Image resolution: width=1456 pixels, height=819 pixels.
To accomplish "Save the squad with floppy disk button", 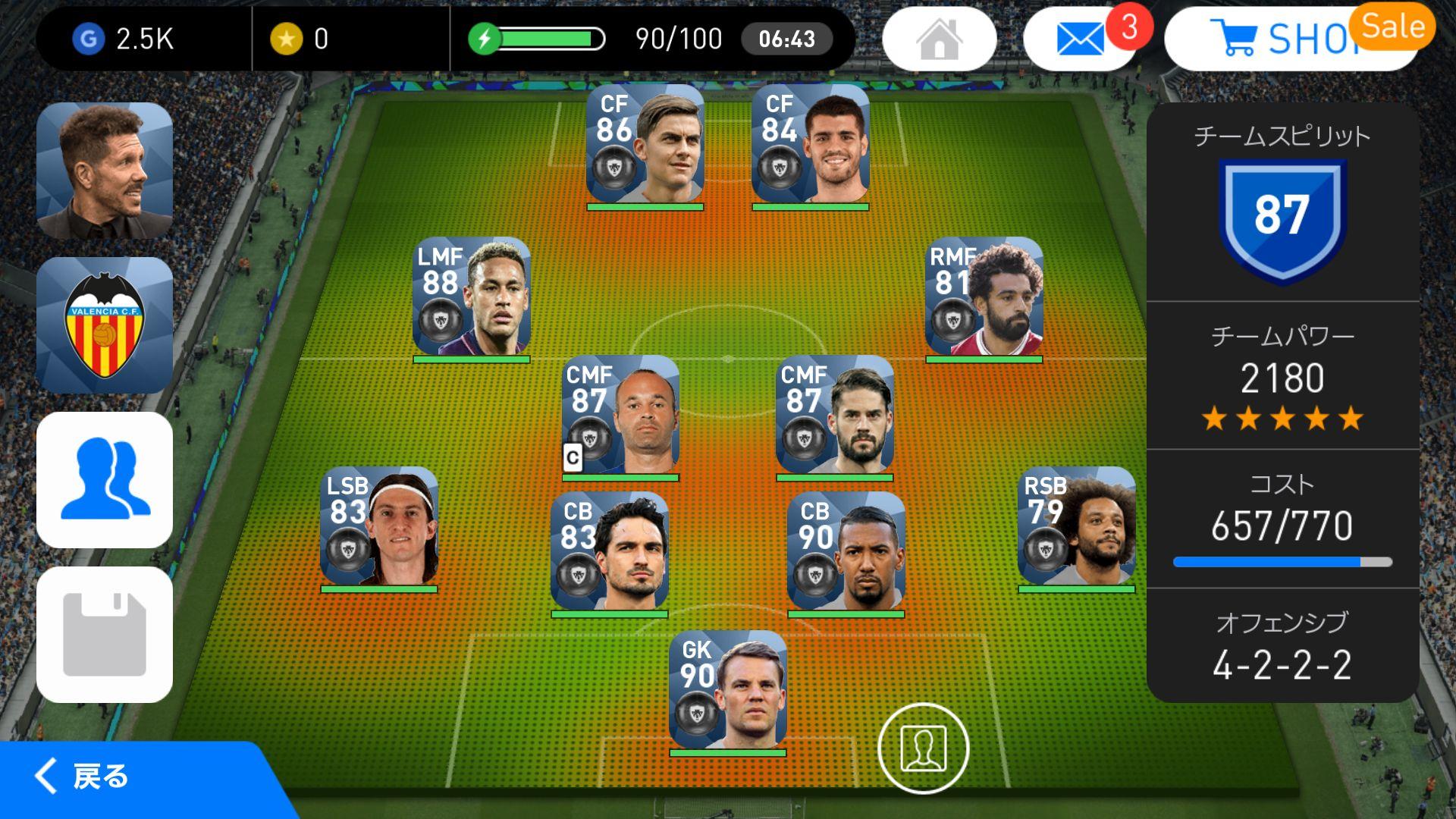I will point(105,635).
